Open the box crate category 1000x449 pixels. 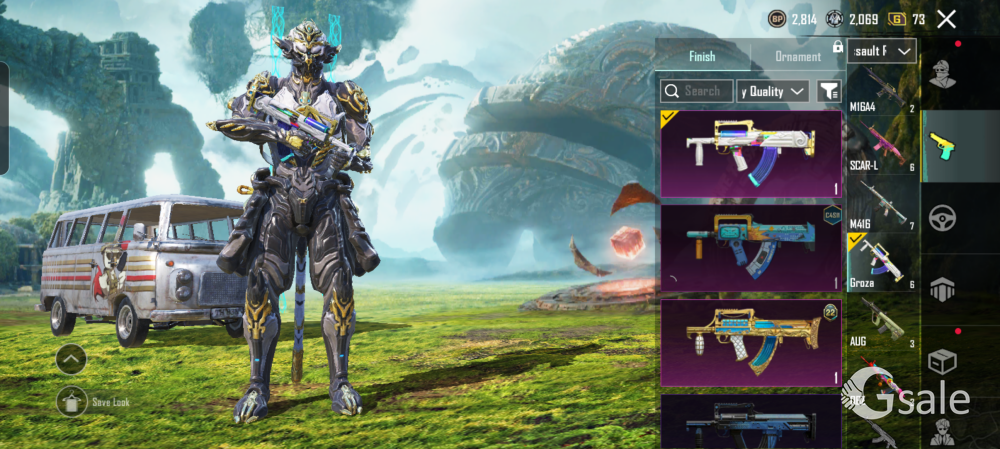pyautogui.click(x=941, y=360)
